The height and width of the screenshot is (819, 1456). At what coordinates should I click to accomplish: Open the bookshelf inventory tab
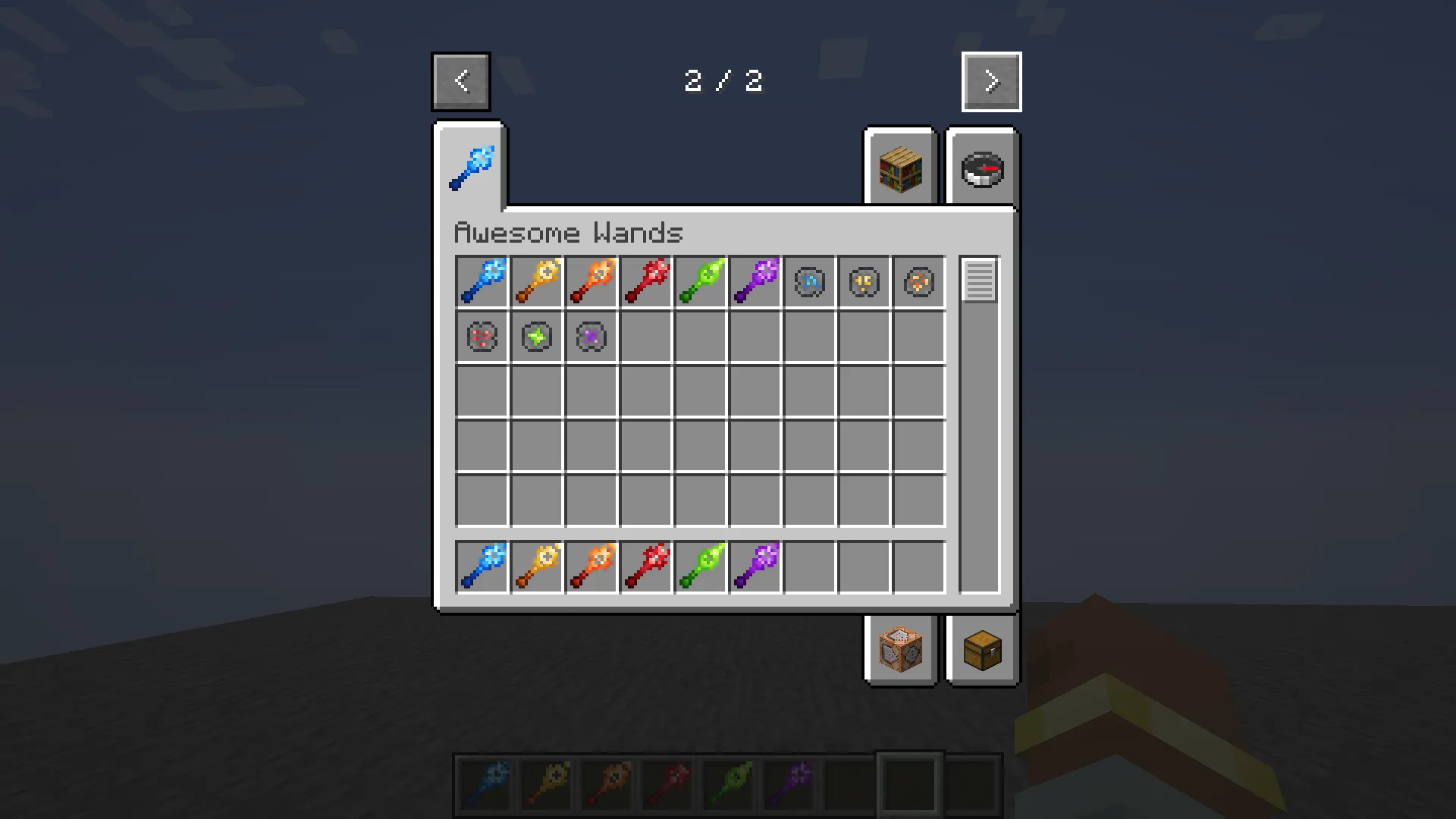[900, 167]
